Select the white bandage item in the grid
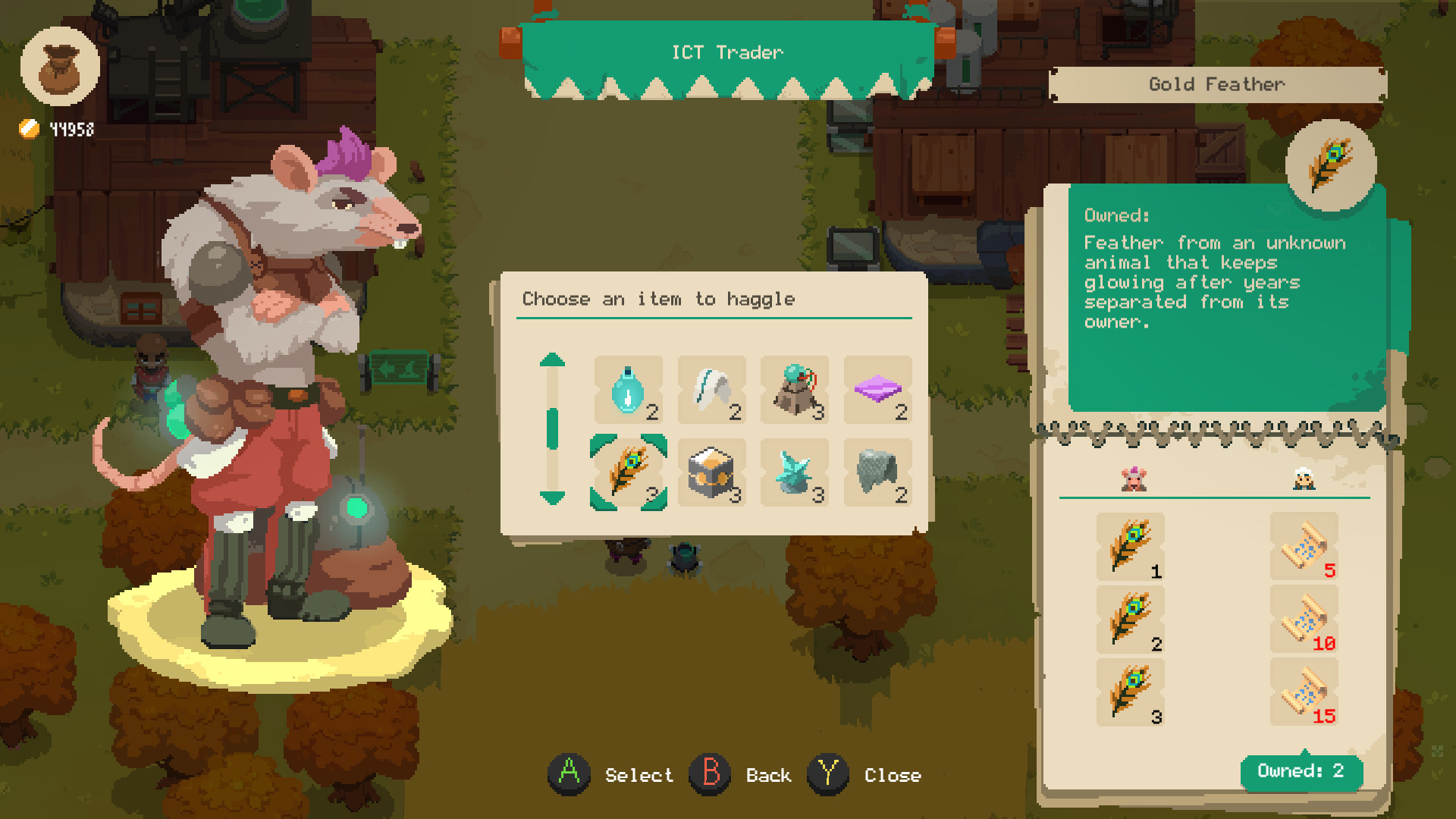 pos(712,391)
